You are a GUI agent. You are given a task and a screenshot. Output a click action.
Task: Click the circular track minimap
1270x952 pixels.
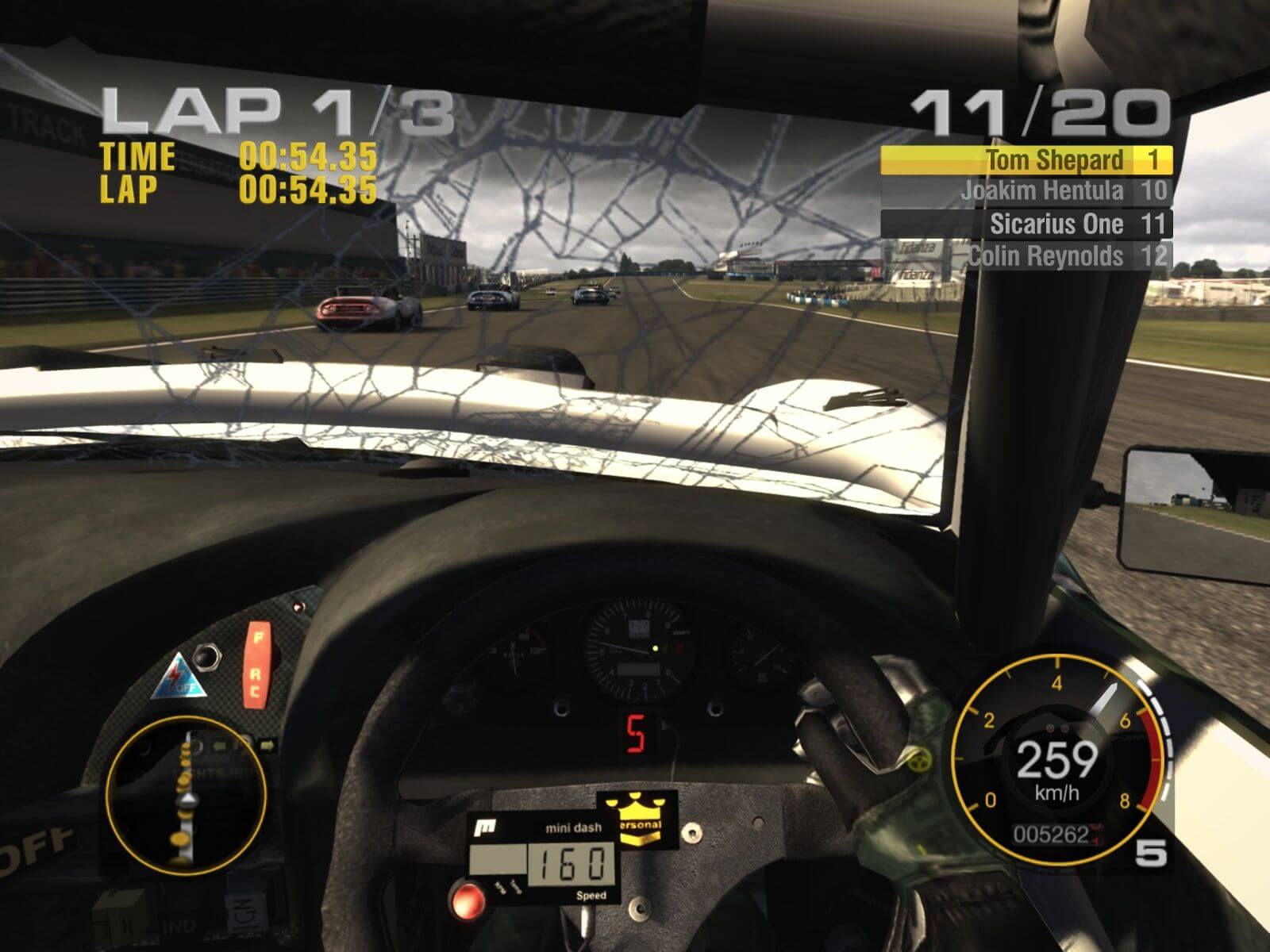pyautogui.click(x=185, y=797)
